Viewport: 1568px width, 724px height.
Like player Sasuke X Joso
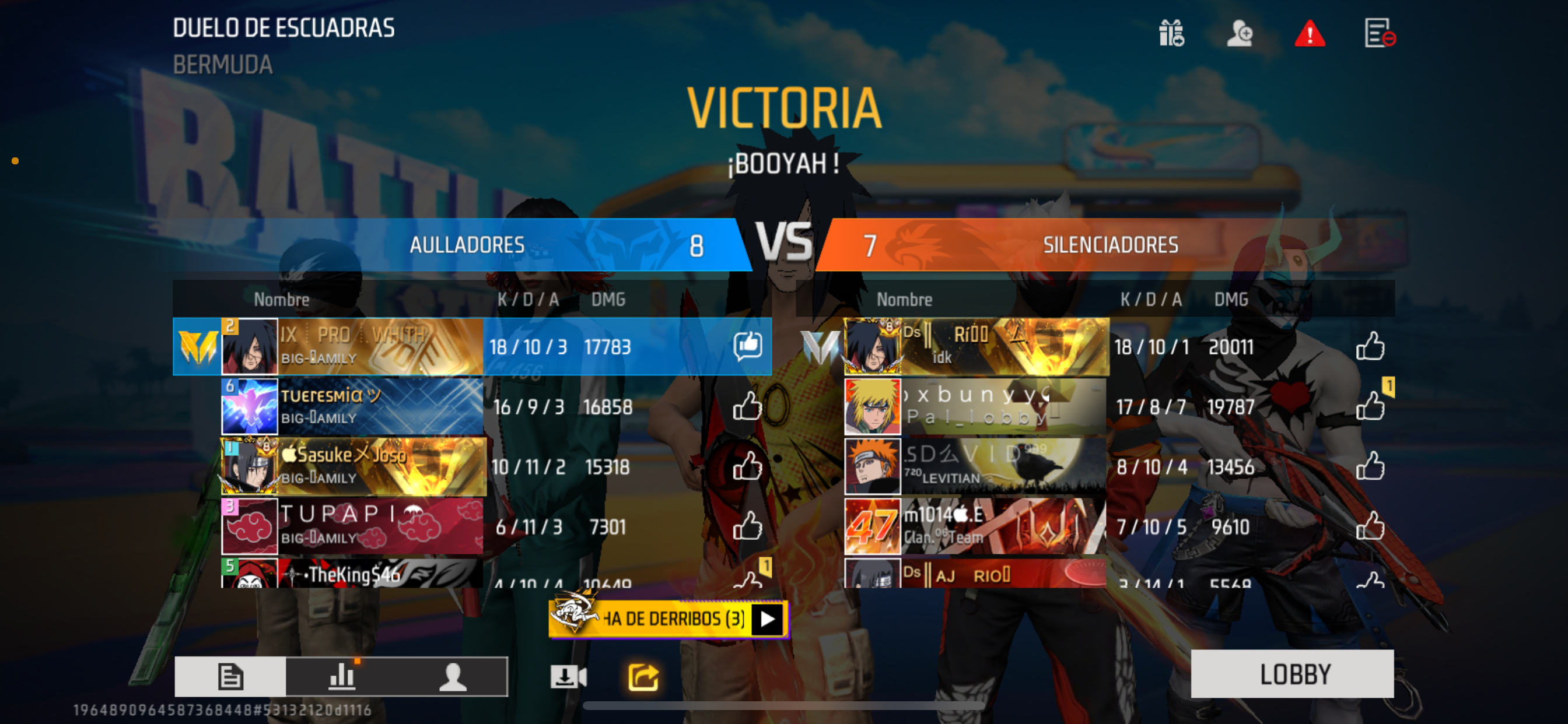coord(747,467)
